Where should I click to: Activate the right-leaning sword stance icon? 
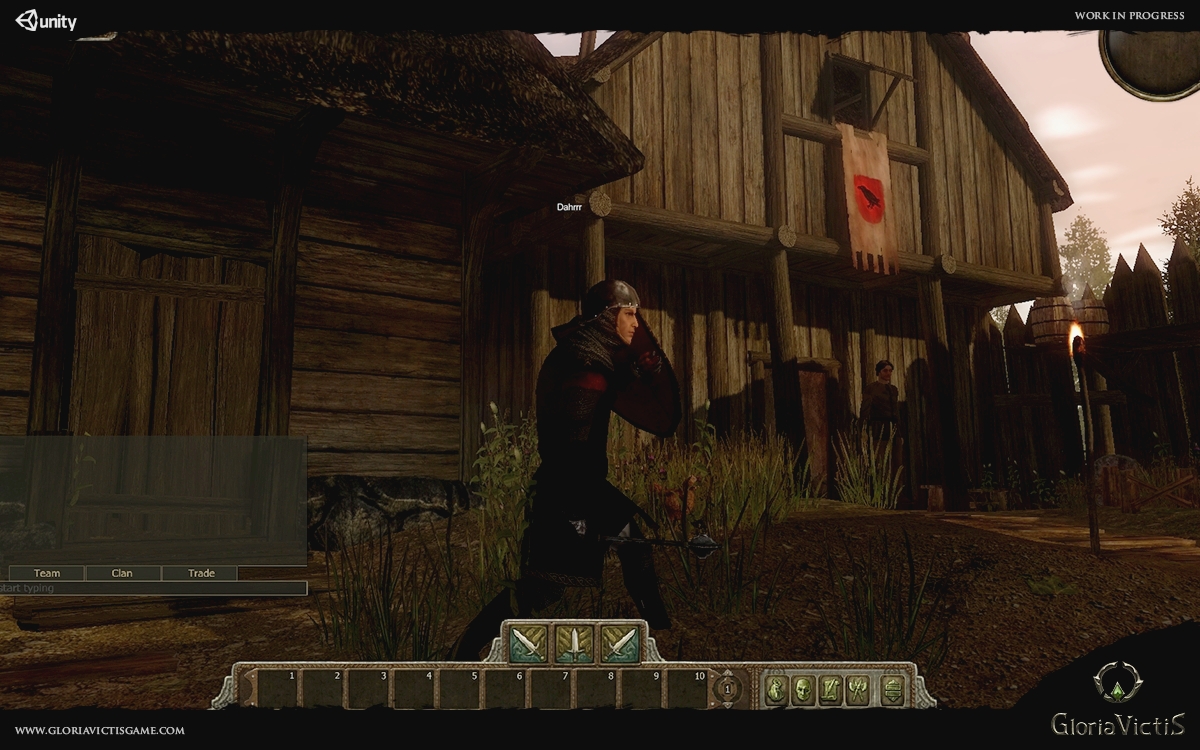coord(620,643)
